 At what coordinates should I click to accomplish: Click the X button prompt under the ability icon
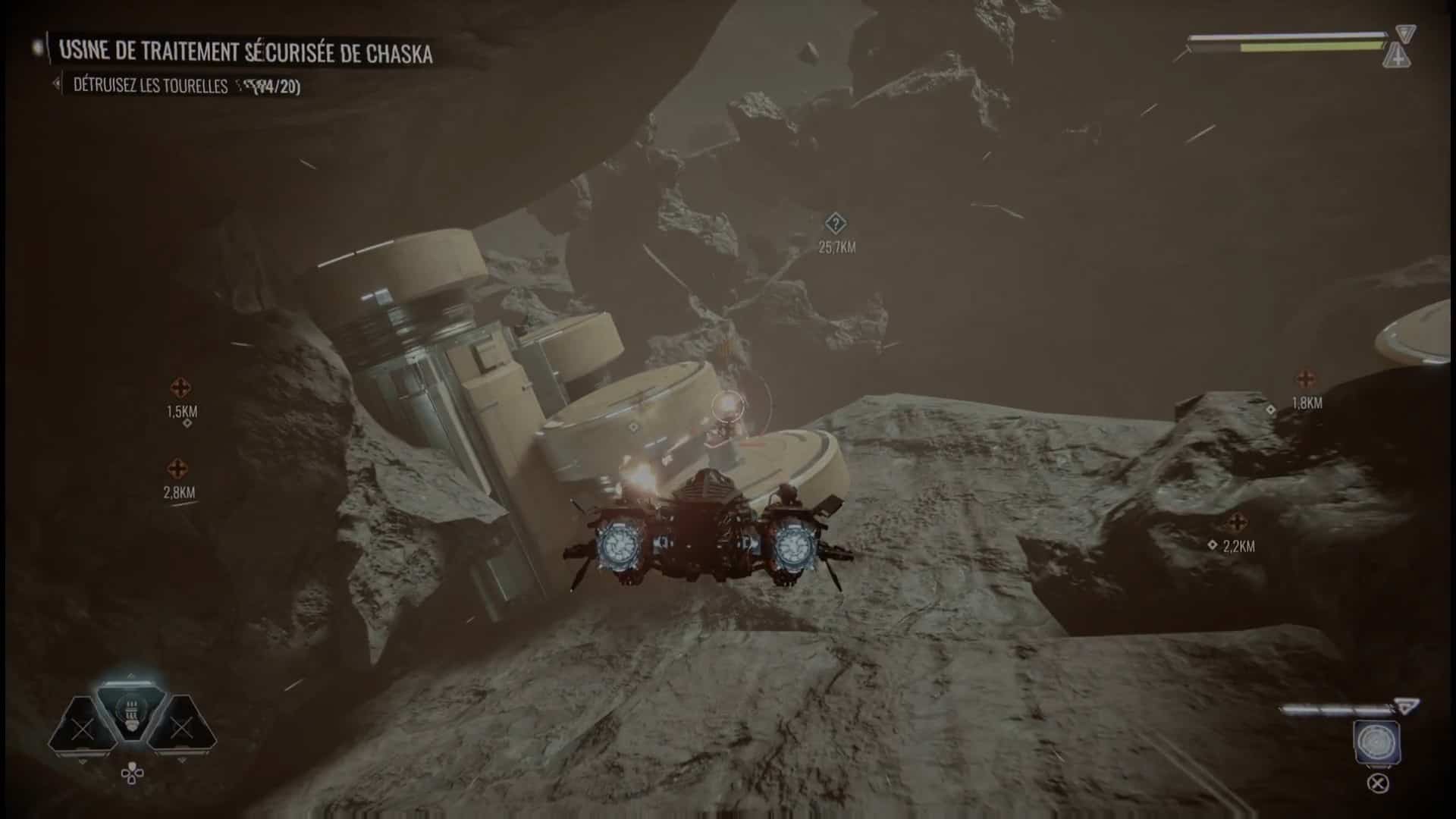[1378, 783]
